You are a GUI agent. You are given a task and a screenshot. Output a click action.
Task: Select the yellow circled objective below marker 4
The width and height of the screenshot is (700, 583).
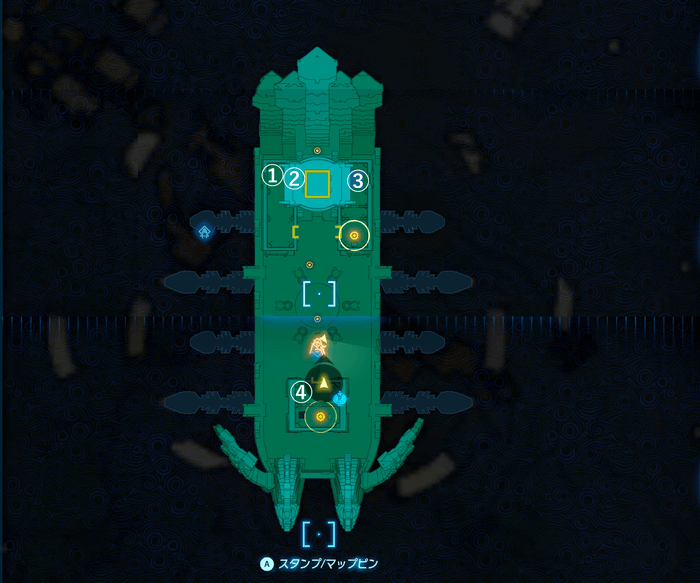(320, 416)
